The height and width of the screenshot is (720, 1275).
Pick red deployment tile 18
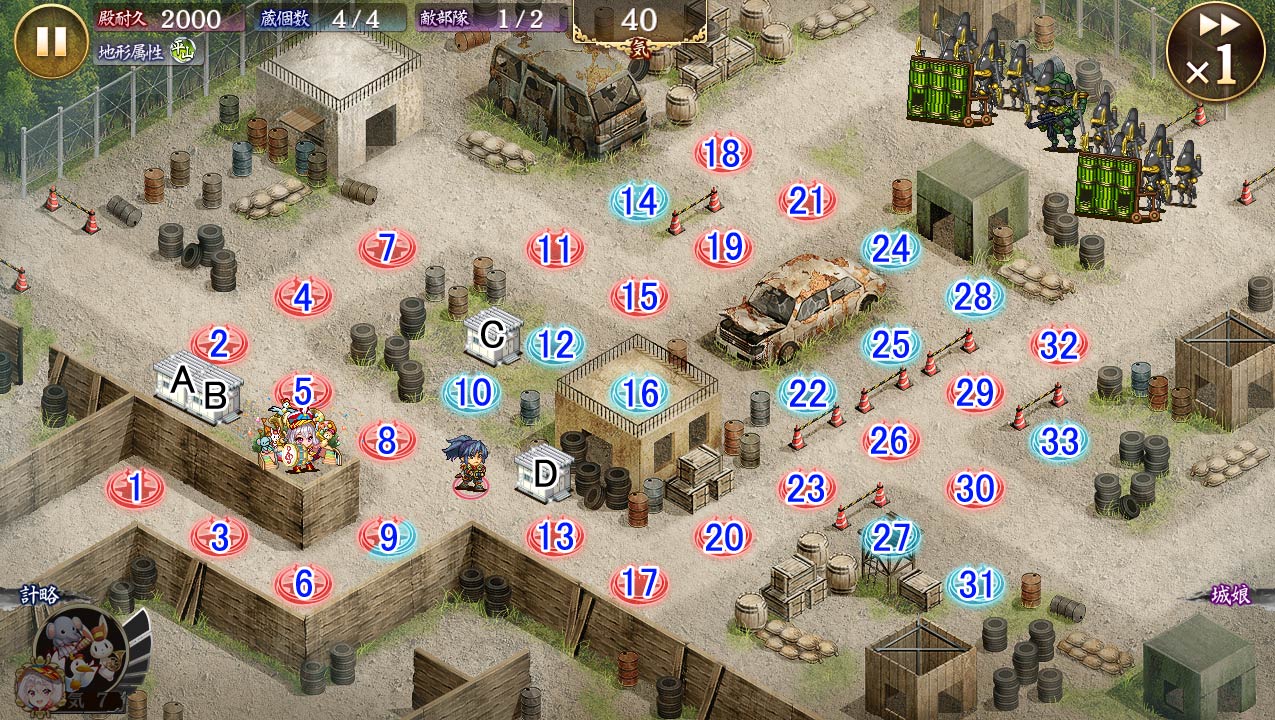(722, 153)
